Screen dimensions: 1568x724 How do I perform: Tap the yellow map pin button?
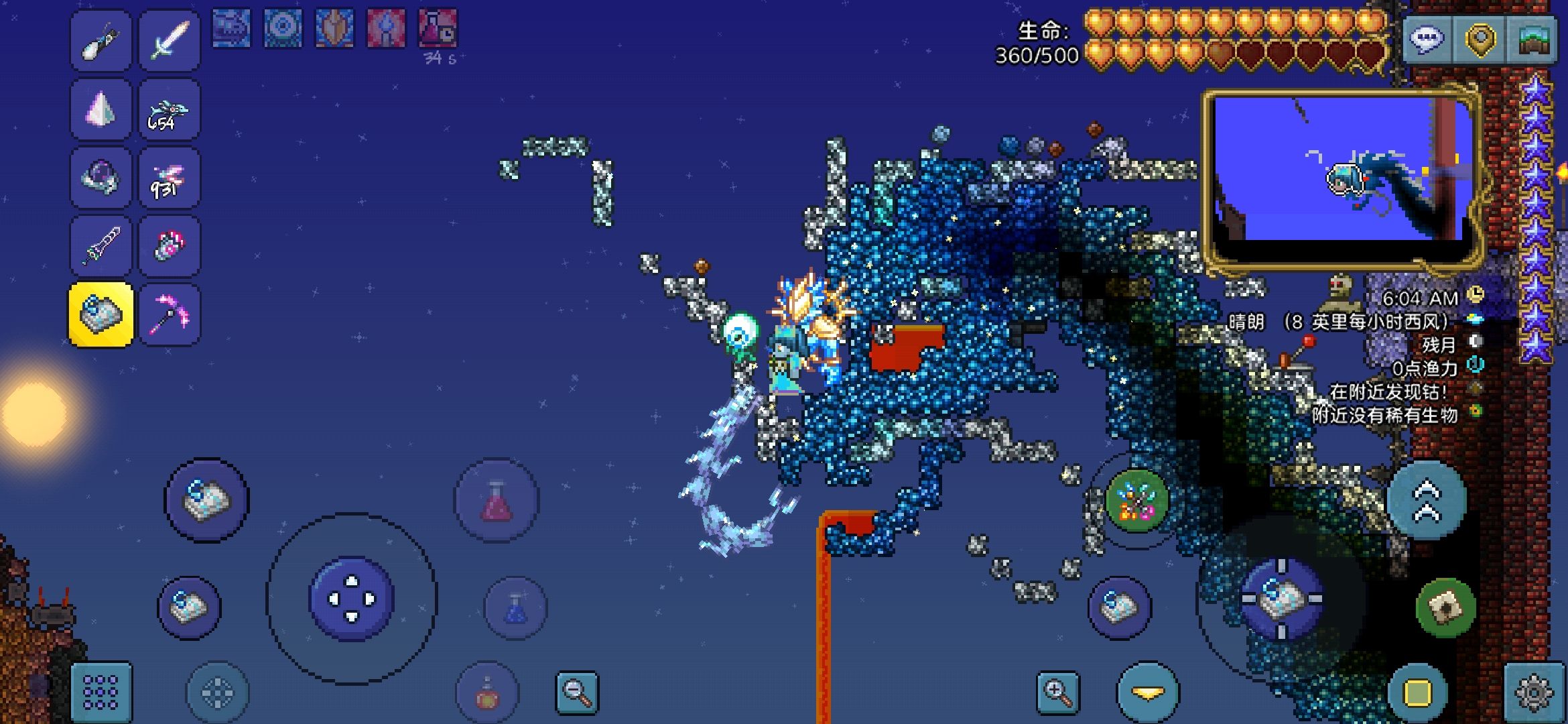pyautogui.click(x=1480, y=40)
